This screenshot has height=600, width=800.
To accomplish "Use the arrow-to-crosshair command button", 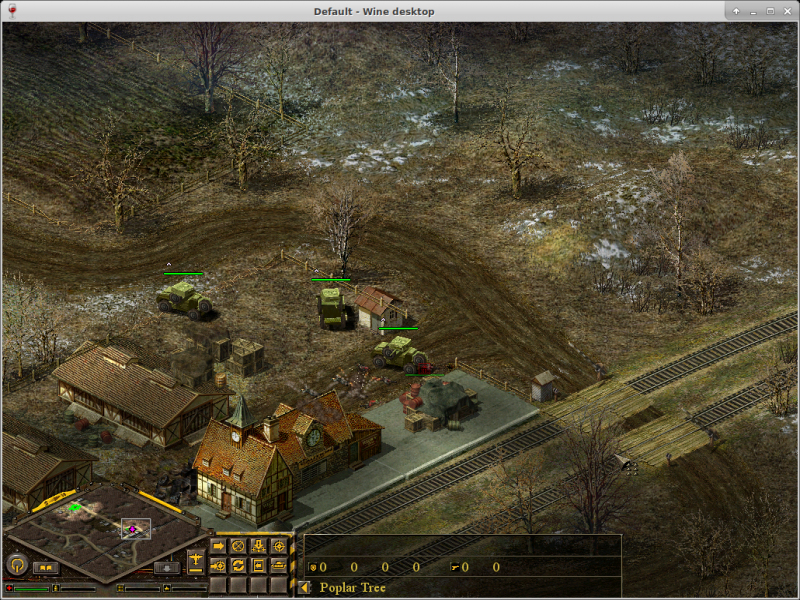I will 219,566.
